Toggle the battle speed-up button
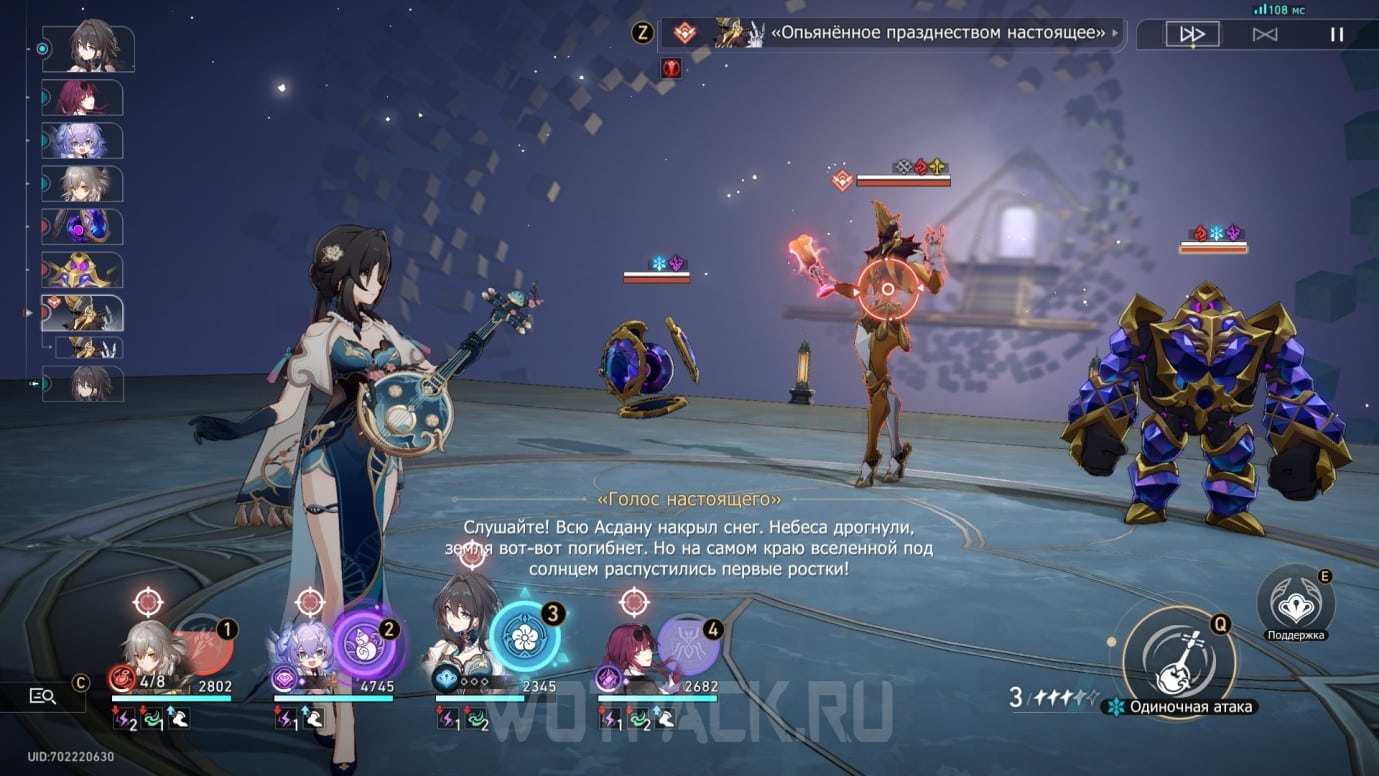Screen dimensions: 1379x776 tap(1192, 34)
